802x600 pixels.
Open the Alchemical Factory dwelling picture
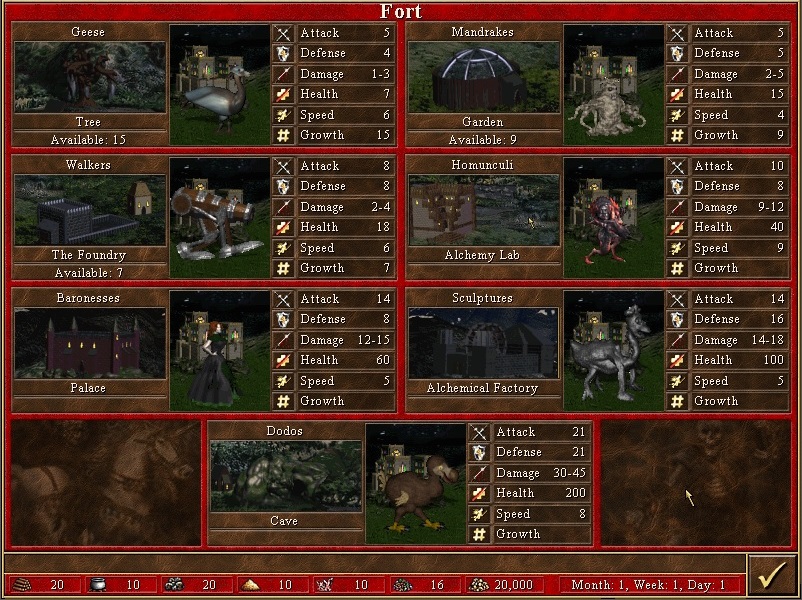(483, 344)
